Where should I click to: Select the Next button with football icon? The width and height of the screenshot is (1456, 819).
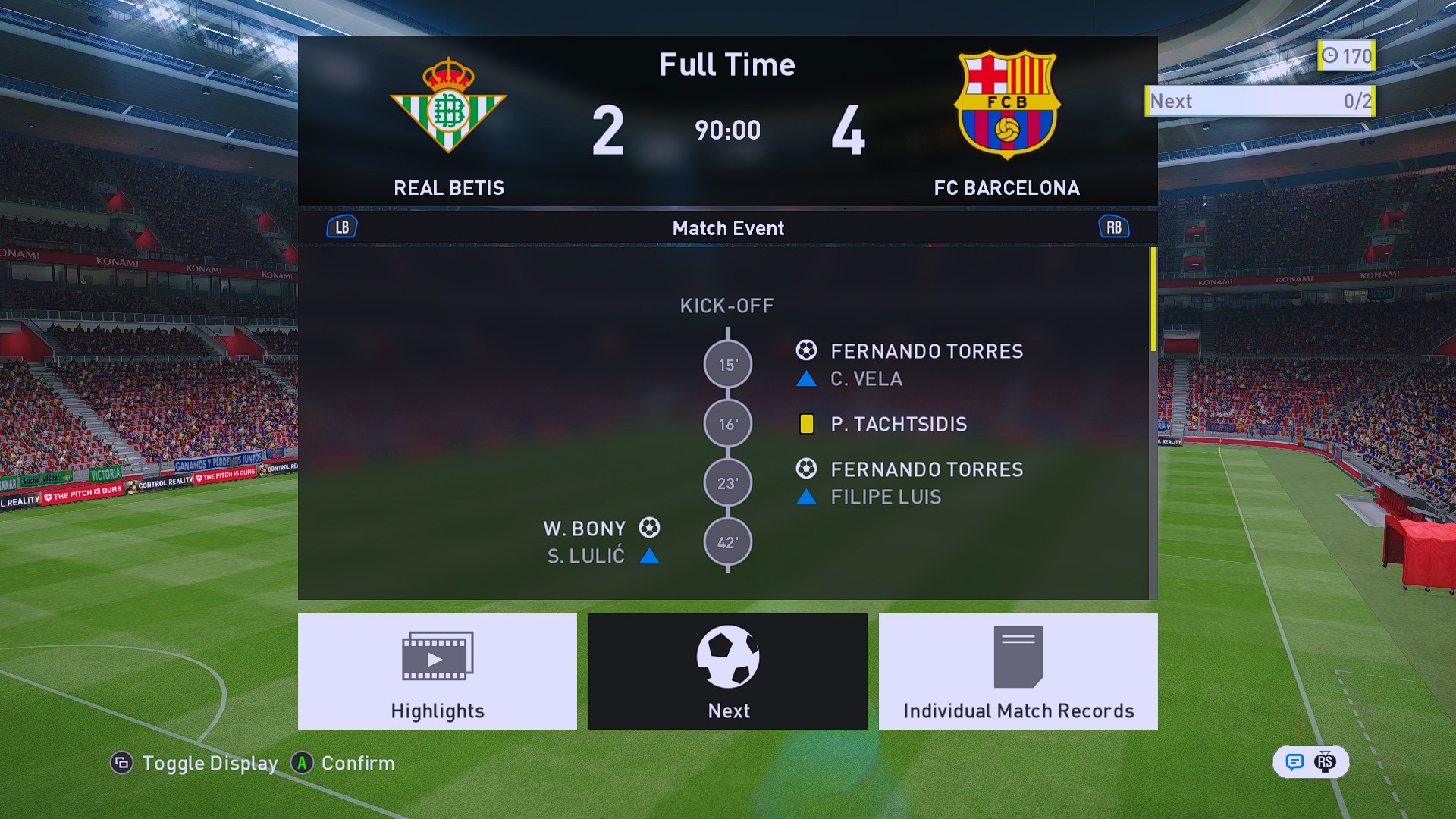pos(727,671)
